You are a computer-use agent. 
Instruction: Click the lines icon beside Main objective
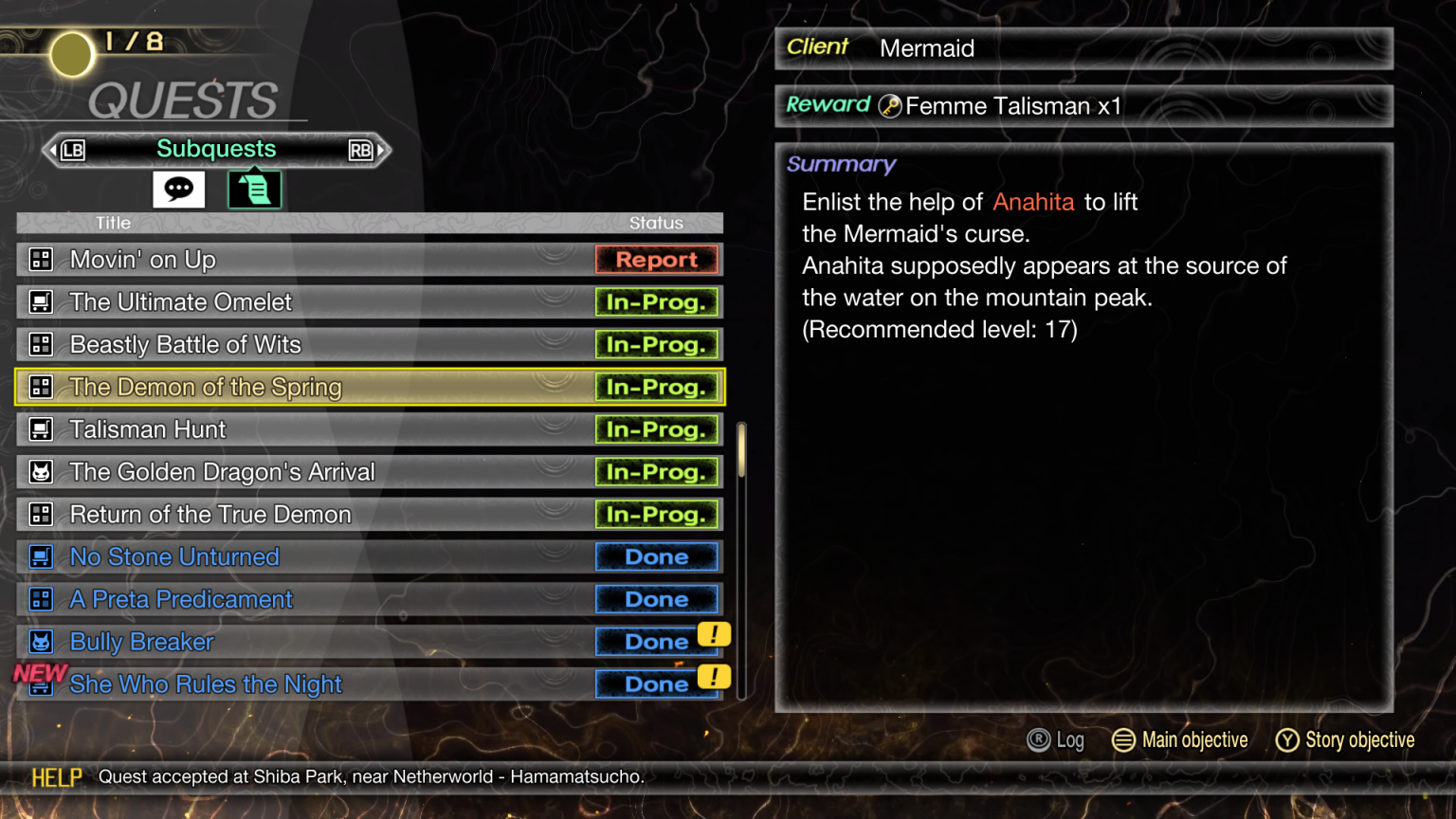(x=1124, y=739)
